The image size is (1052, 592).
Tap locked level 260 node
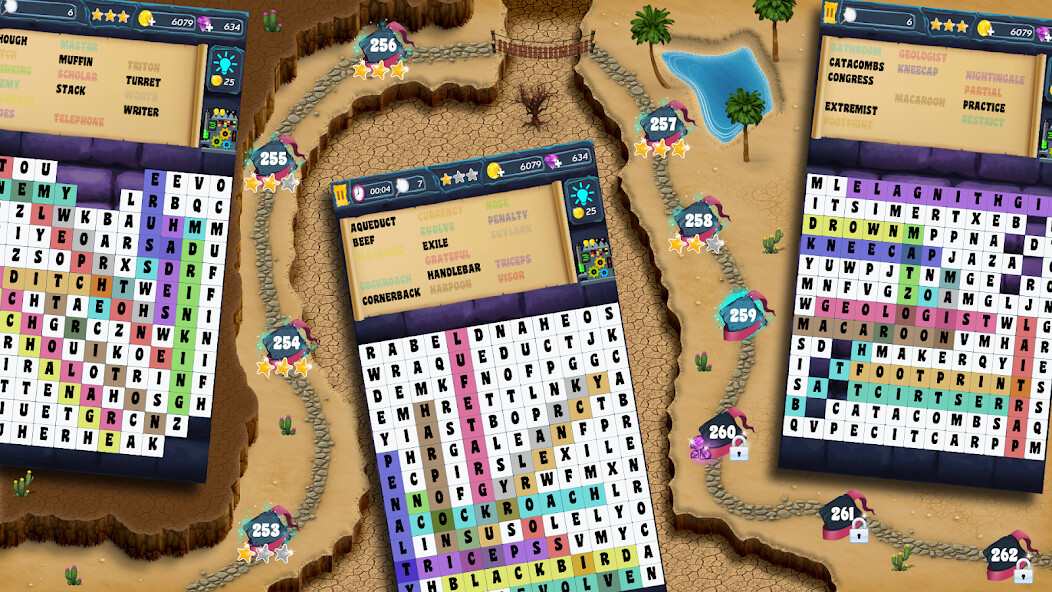click(722, 434)
